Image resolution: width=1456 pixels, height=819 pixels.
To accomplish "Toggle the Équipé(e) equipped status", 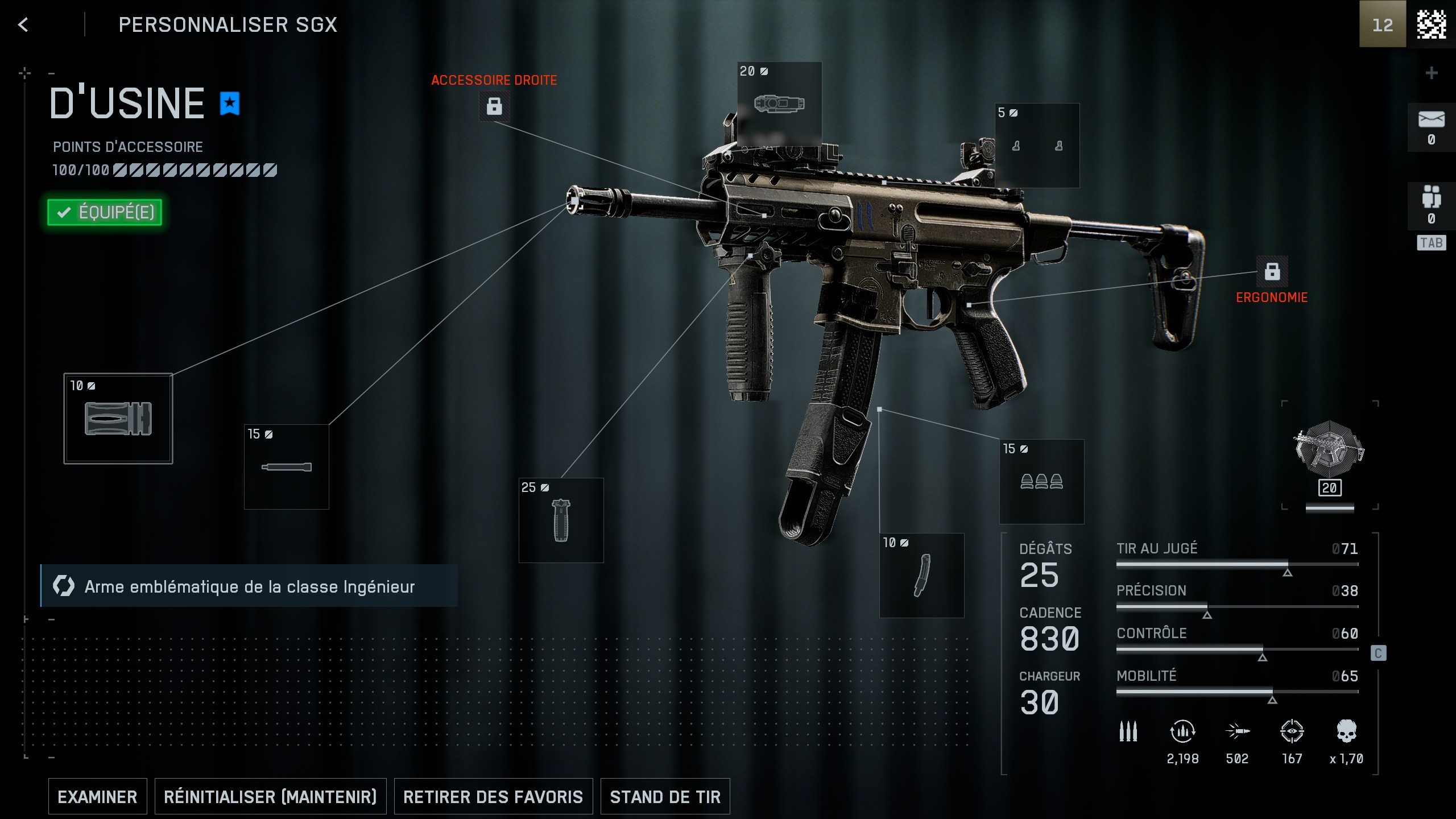I will pyautogui.click(x=104, y=212).
